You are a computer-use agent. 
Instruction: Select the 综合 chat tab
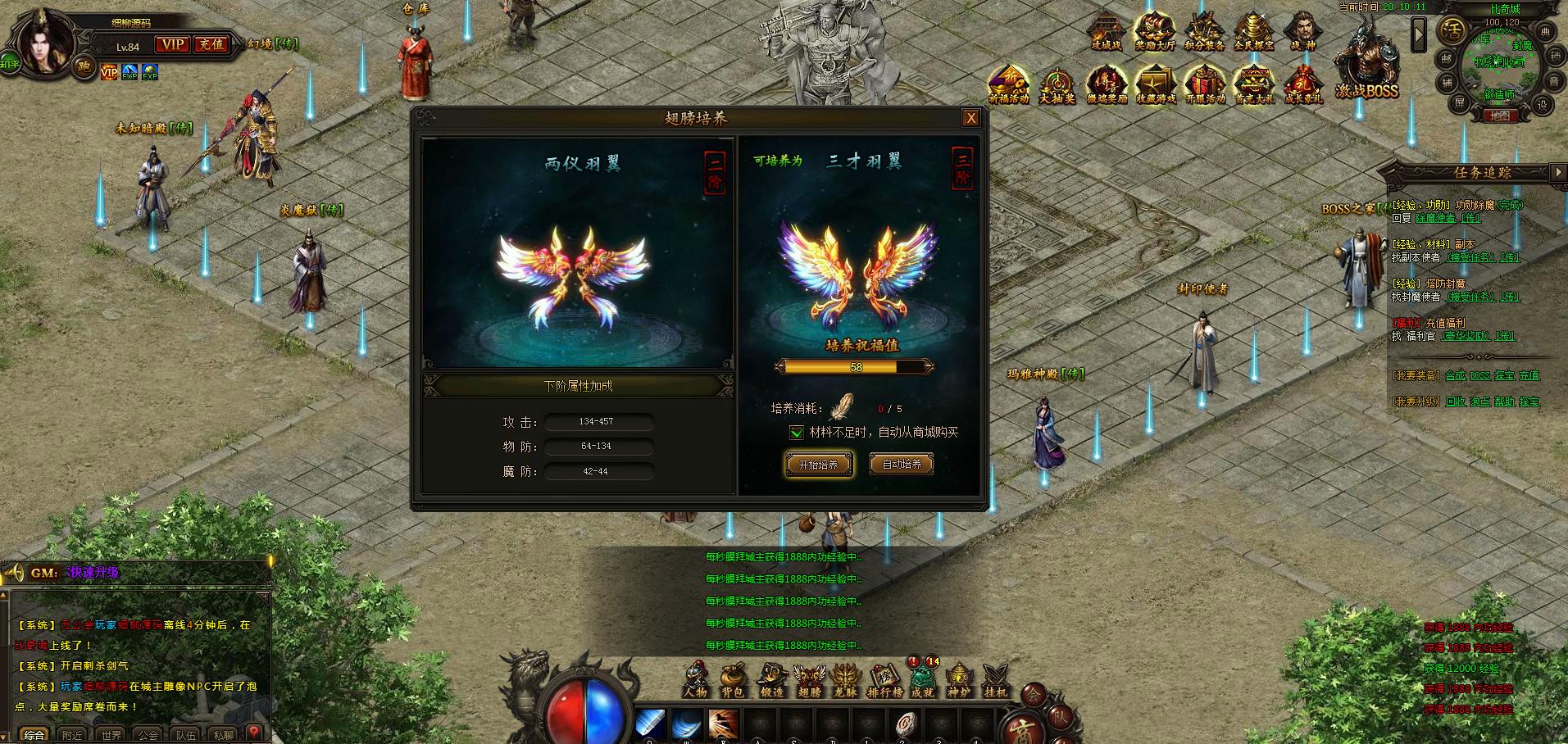point(34,734)
